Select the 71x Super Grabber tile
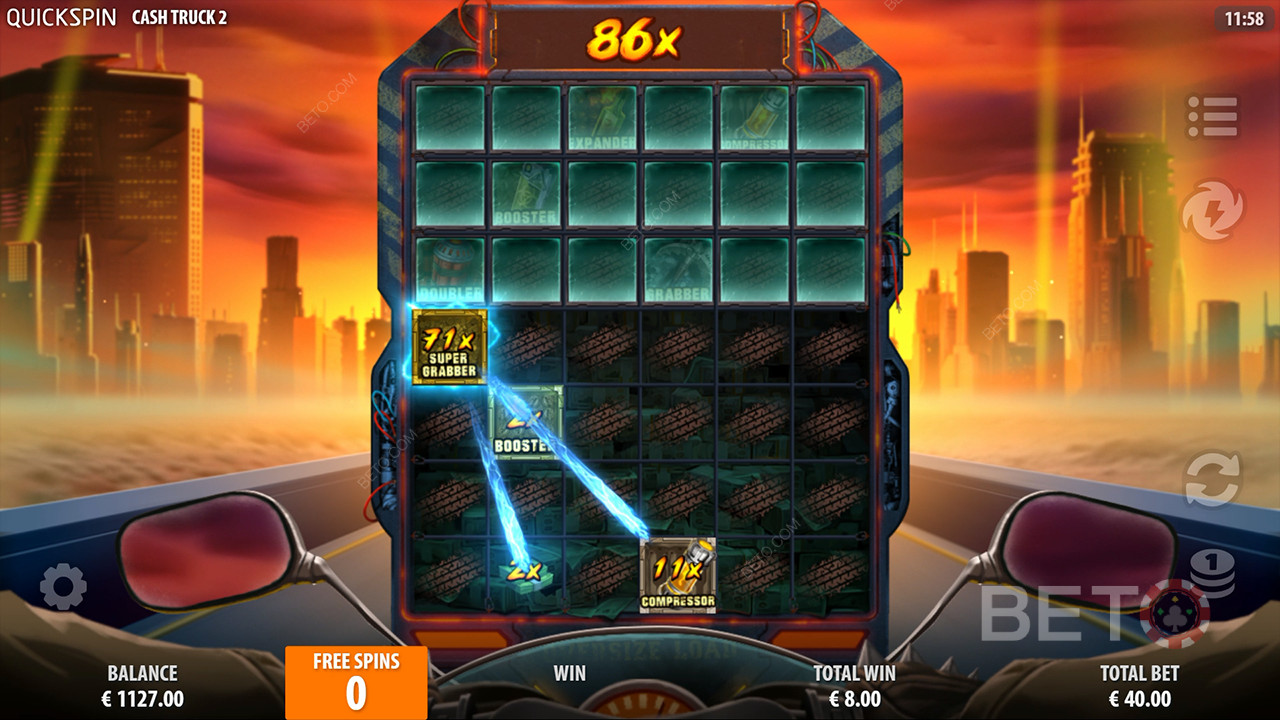Screen dimensions: 1280x720 (451, 346)
